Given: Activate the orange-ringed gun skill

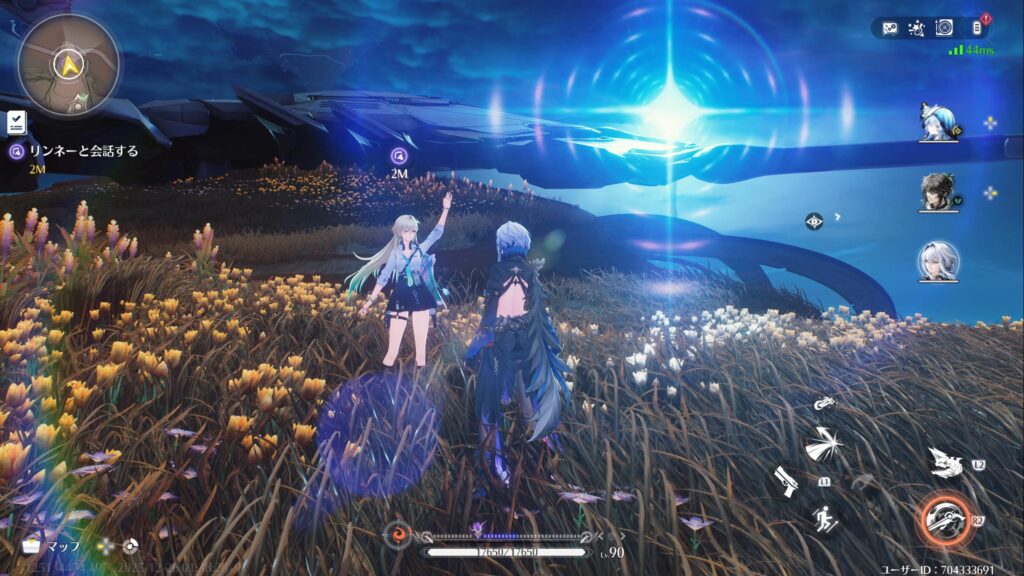Looking at the screenshot, I should [x=943, y=520].
